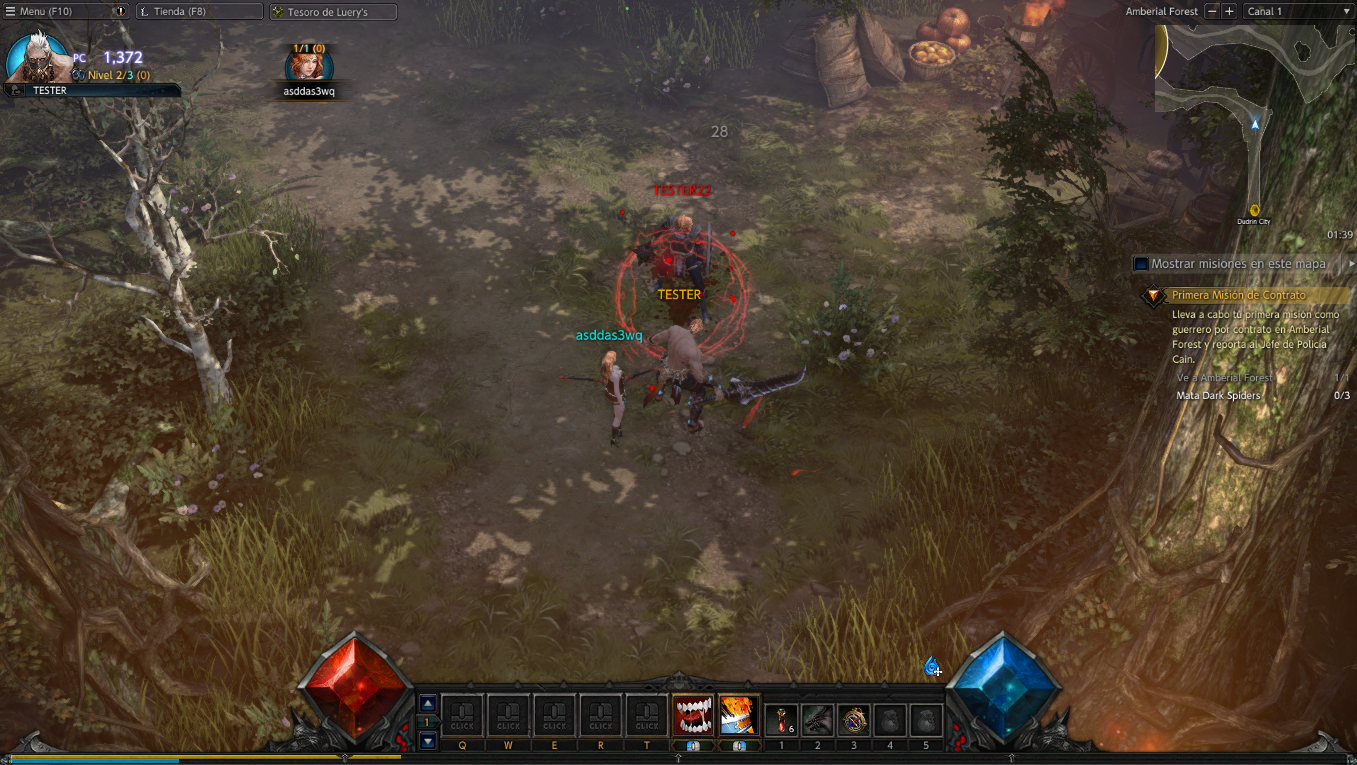Zoom out the minimap with minus button
This screenshot has width=1357, height=765.
coord(1212,11)
